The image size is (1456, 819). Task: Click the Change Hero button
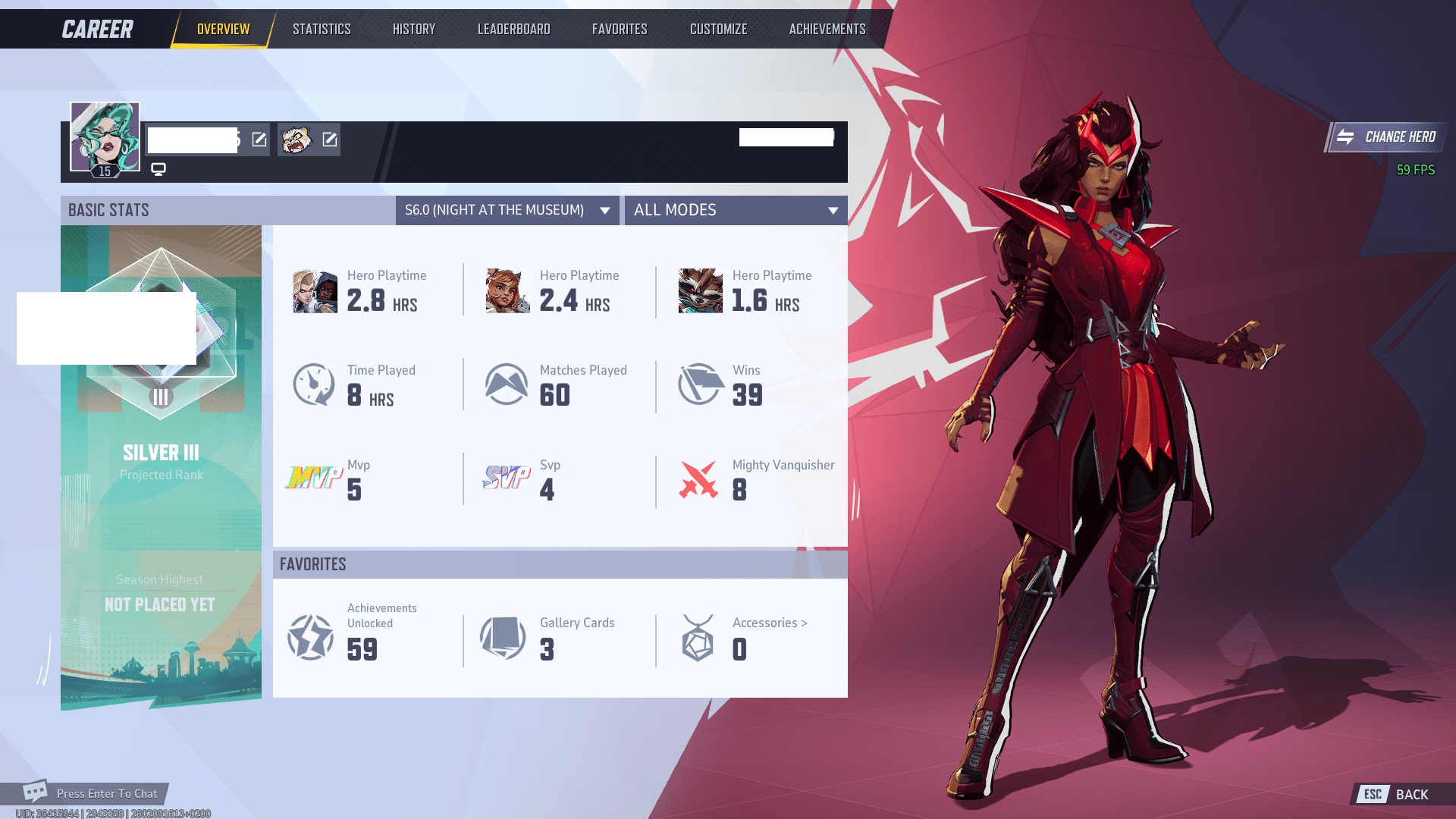[x=1388, y=137]
